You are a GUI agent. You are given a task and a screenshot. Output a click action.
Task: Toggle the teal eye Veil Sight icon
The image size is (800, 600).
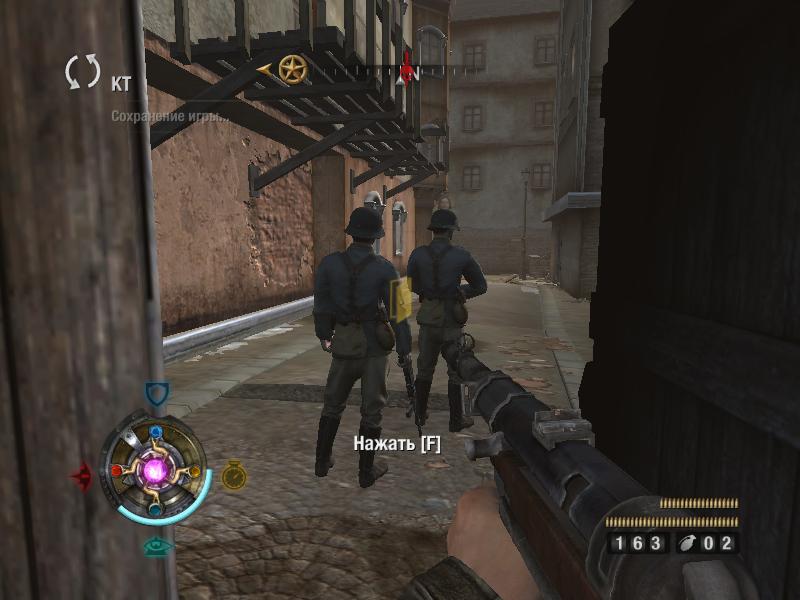tap(156, 547)
